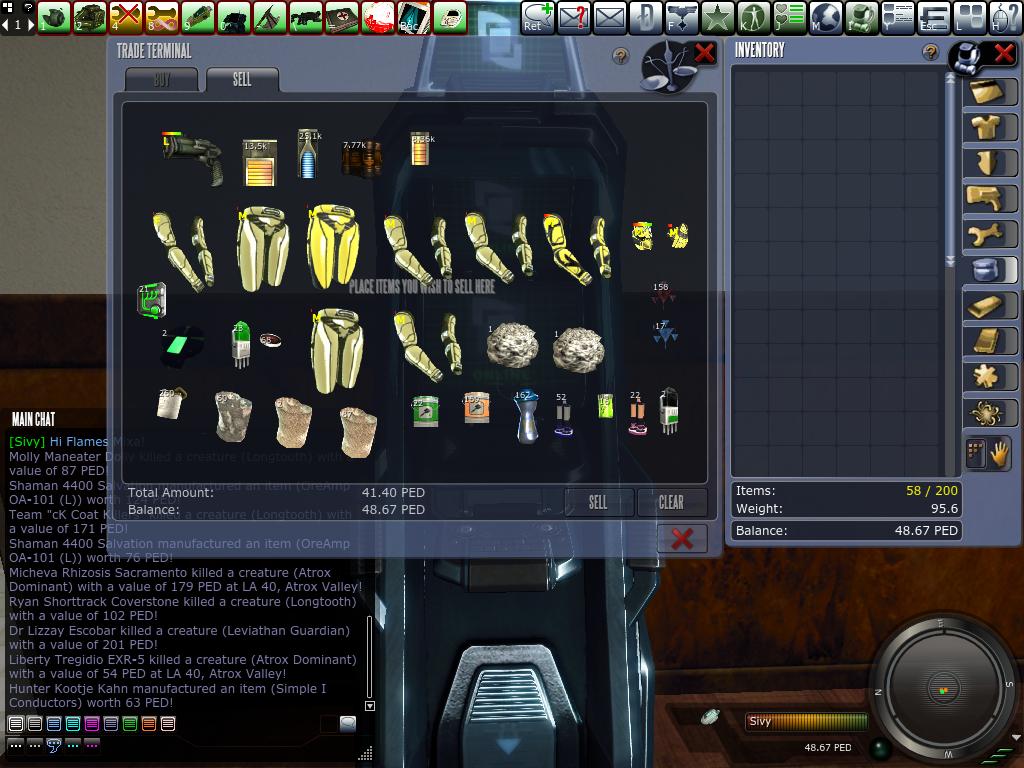Switch to the Buy tab
Screen dimensions: 1024x768
point(161,80)
